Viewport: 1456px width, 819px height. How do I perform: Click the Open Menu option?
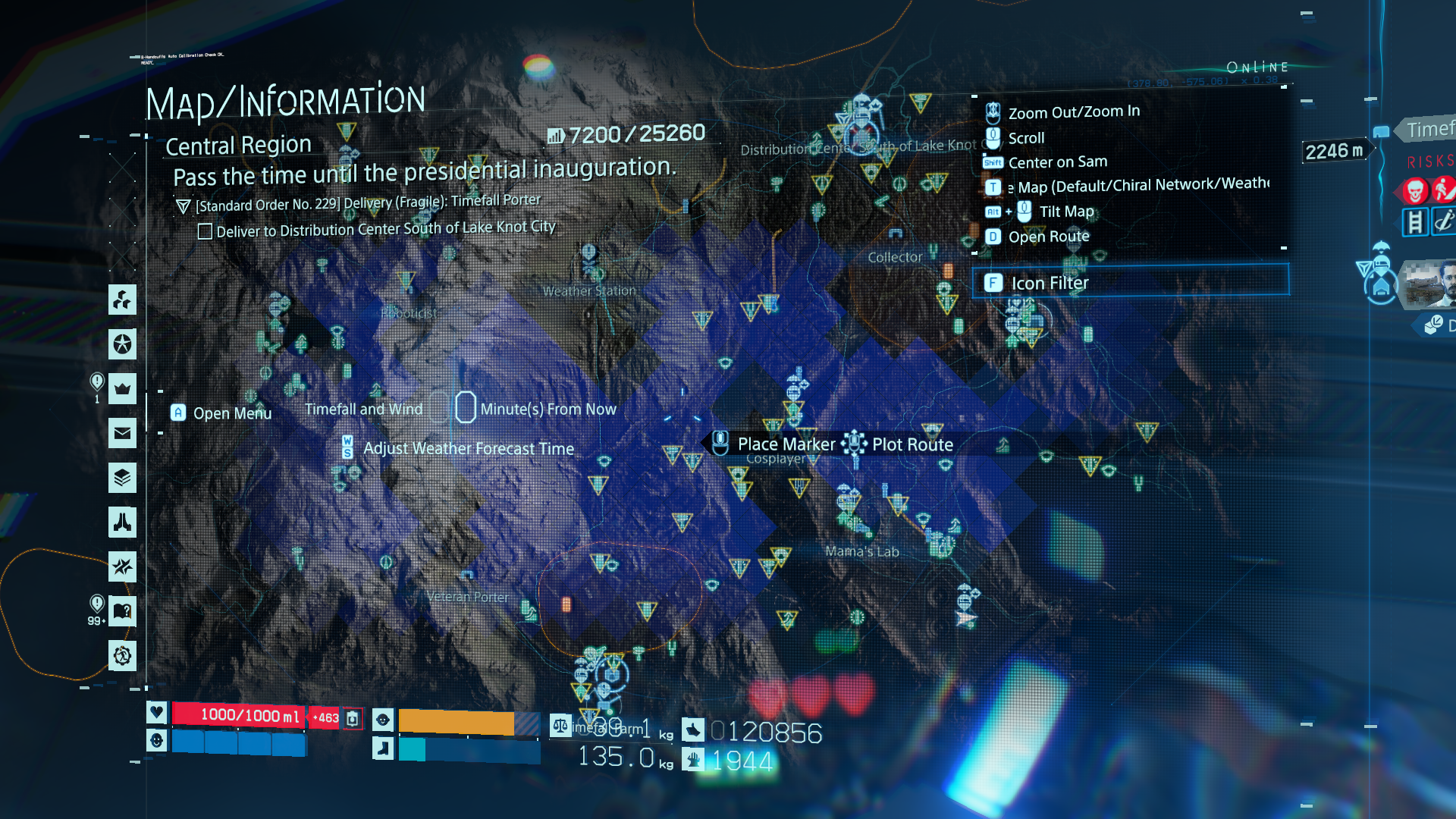pos(231,413)
